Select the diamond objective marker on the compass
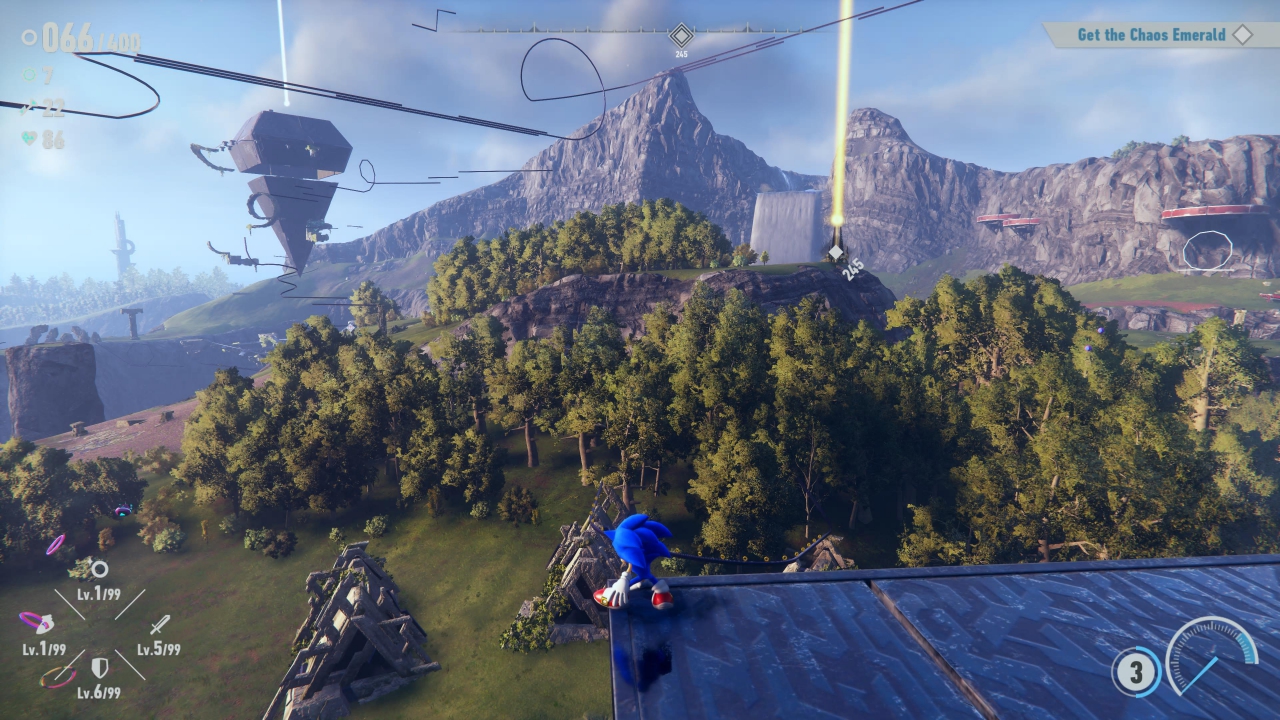Image resolution: width=1280 pixels, height=720 pixels. [681, 35]
